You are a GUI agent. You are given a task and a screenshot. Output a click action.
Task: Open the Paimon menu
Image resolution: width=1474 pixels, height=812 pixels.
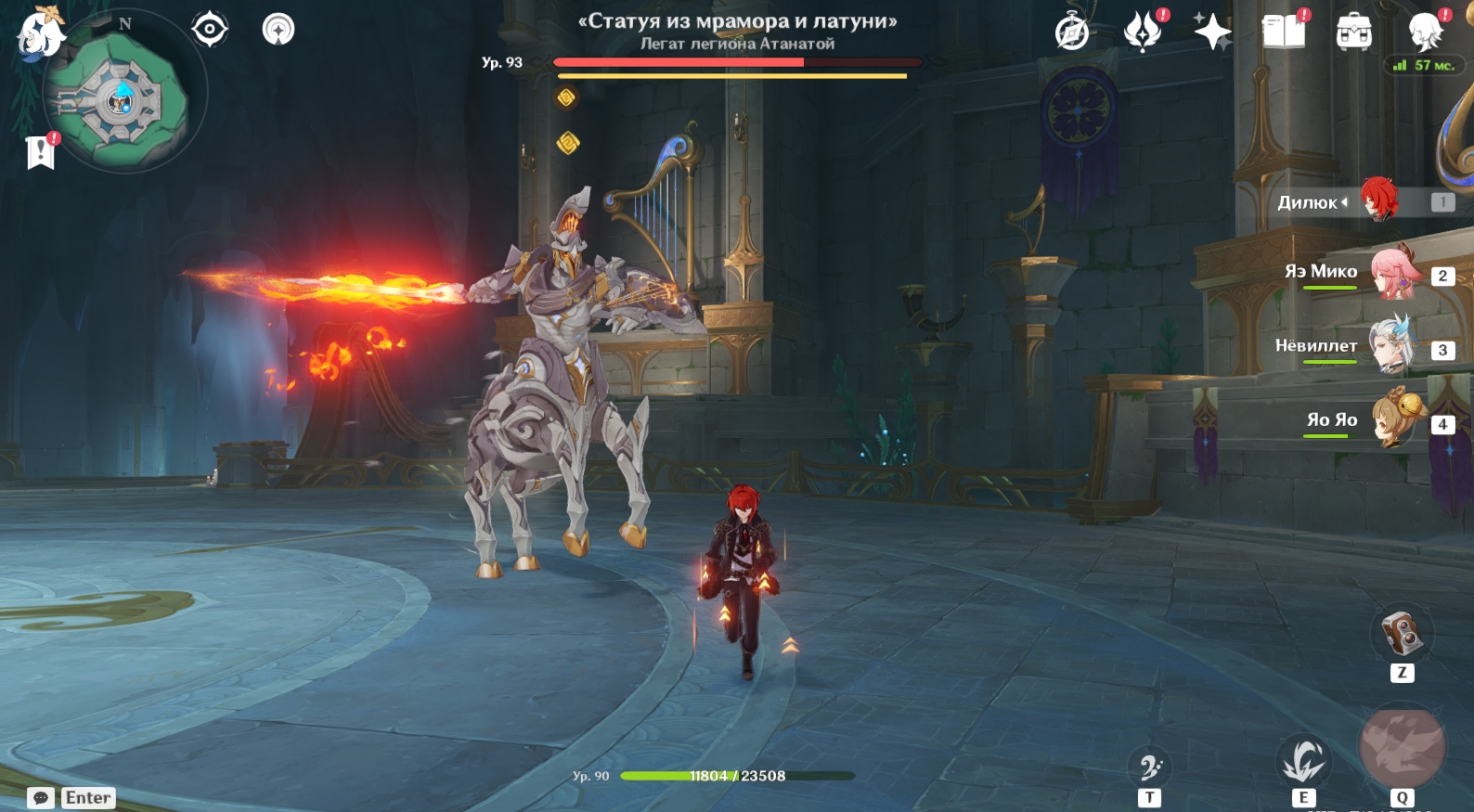tap(39, 33)
